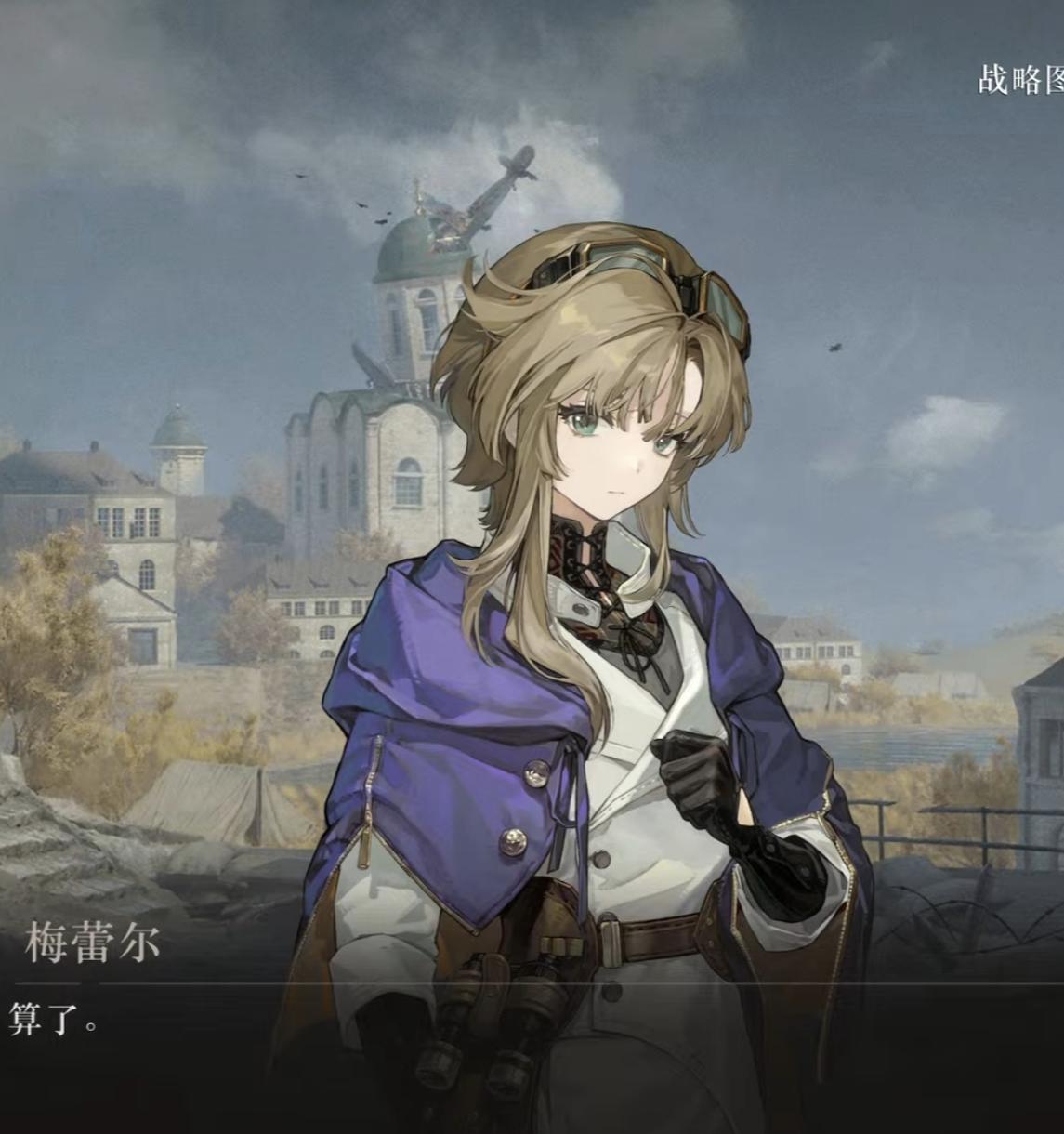Advance the dialogue text 算了。
The image size is (1064, 1134).
tap(52, 1020)
